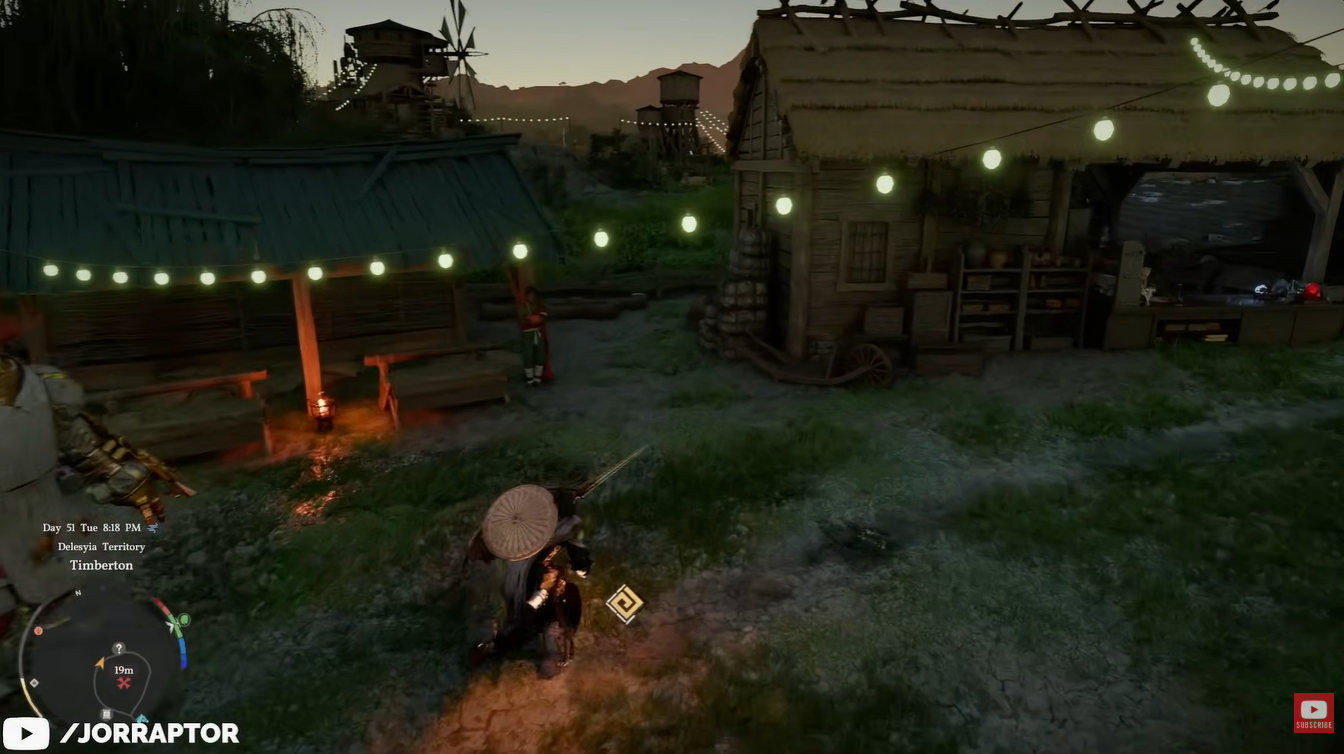Click the 19m distance indicator on the minimap
This screenshot has width=1344, height=754.
click(x=123, y=671)
